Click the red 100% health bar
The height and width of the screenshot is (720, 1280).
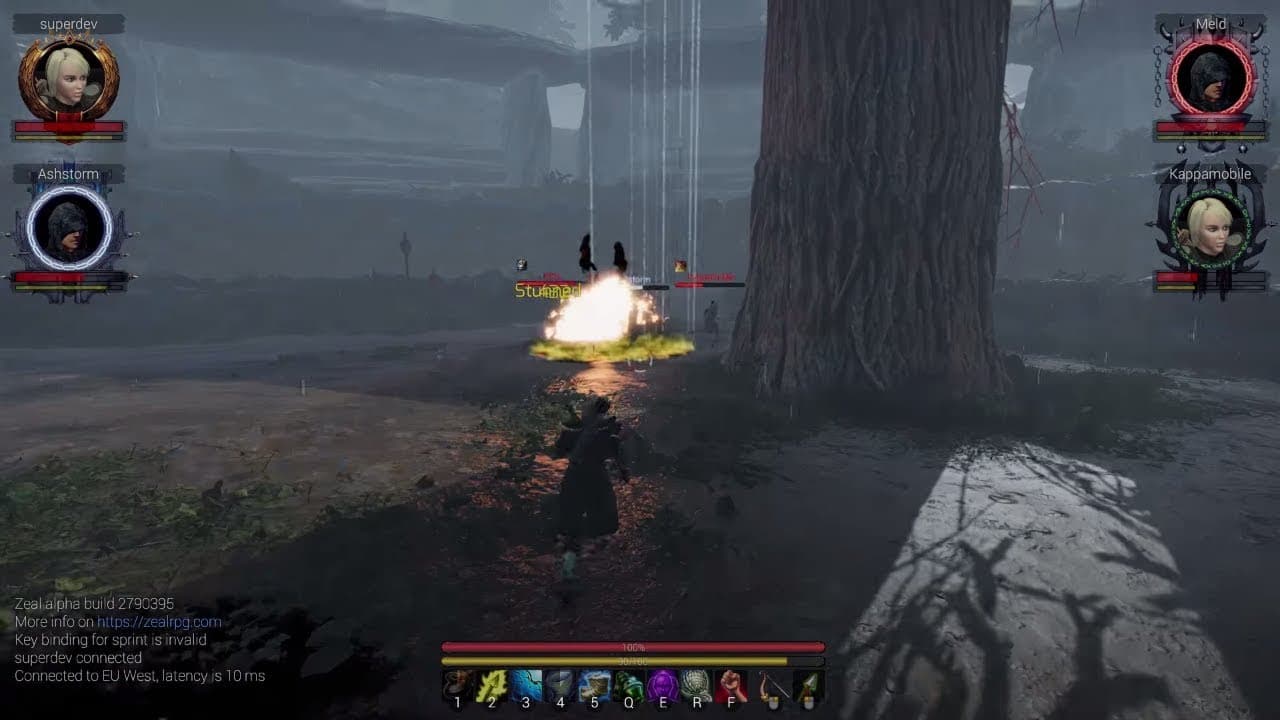[635, 646]
